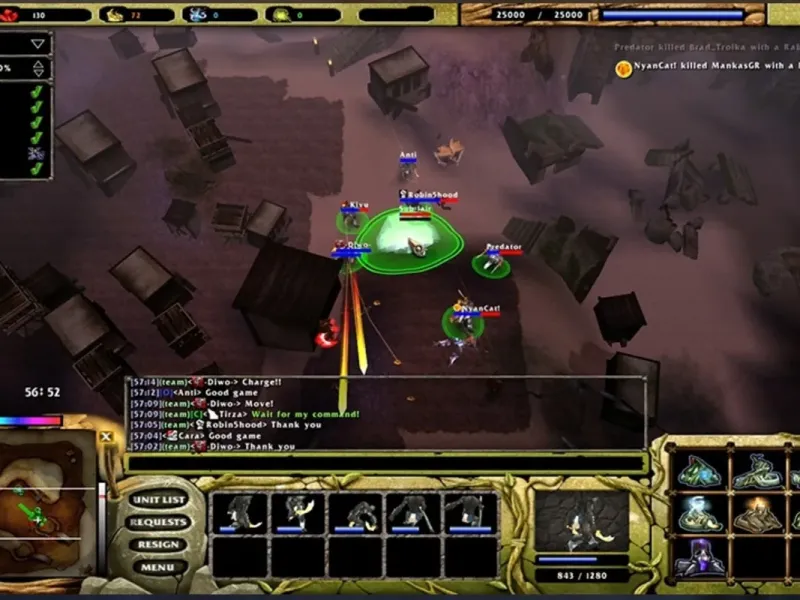Image resolution: width=800 pixels, height=600 pixels.
Task: Choose the orange flame building icon
Action: point(758,514)
